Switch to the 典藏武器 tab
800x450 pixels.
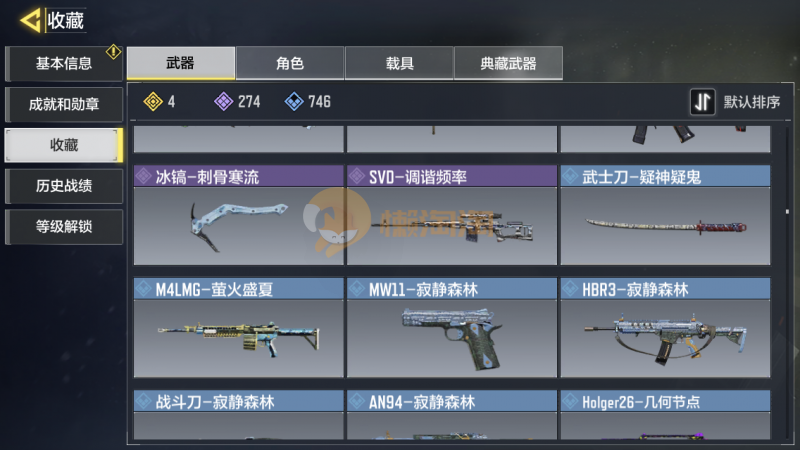[508, 64]
